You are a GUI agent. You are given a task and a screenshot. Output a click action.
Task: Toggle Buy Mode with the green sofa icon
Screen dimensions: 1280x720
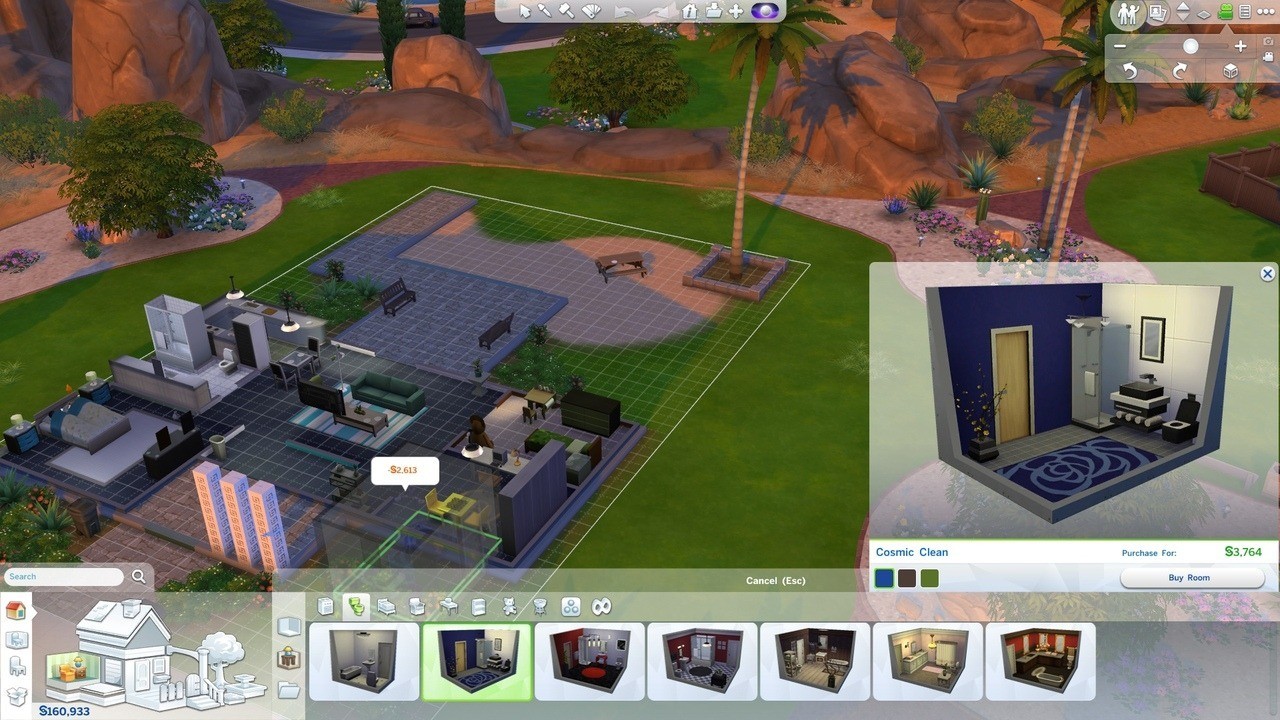tap(1225, 12)
